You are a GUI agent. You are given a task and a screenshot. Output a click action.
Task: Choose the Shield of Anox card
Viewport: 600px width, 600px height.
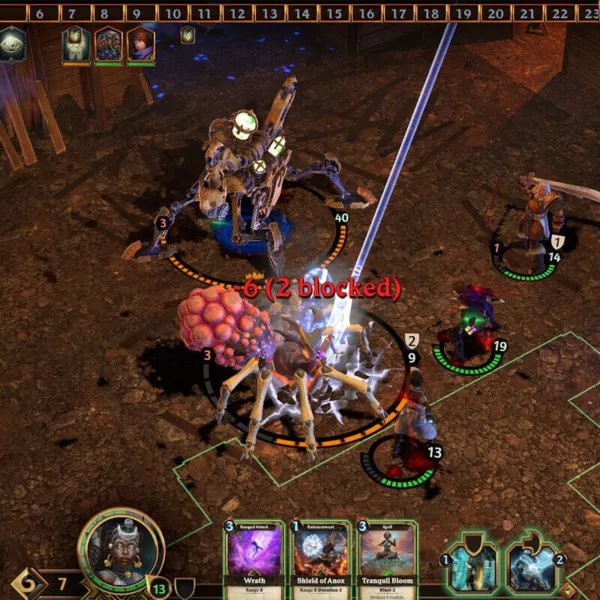(x=320, y=558)
